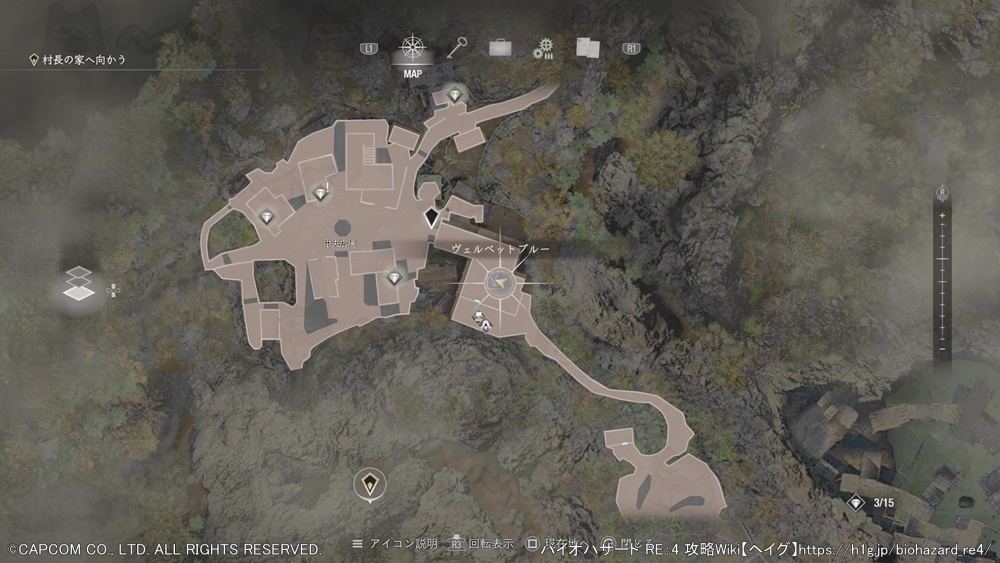Click the minus end of the zoom slider
1000x563 pixels.
[942, 350]
